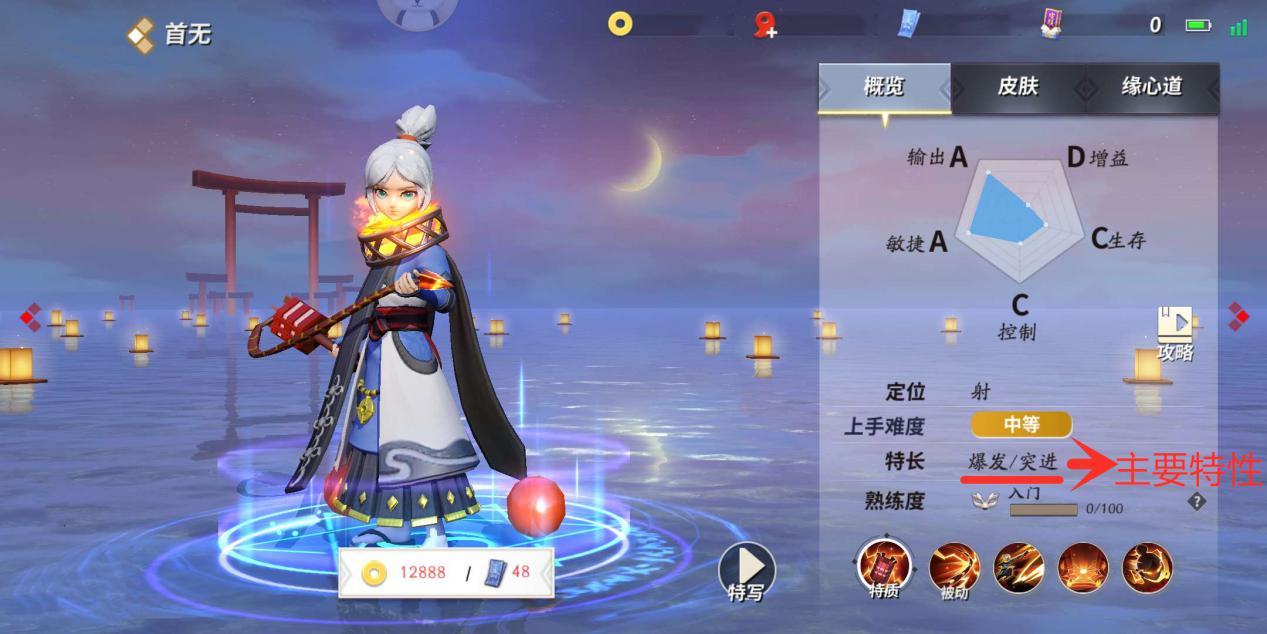Image resolution: width=1267 pixels, height=634 pixels.
Task: Switch to next hero with right arrow
Action: [1239, 316]
